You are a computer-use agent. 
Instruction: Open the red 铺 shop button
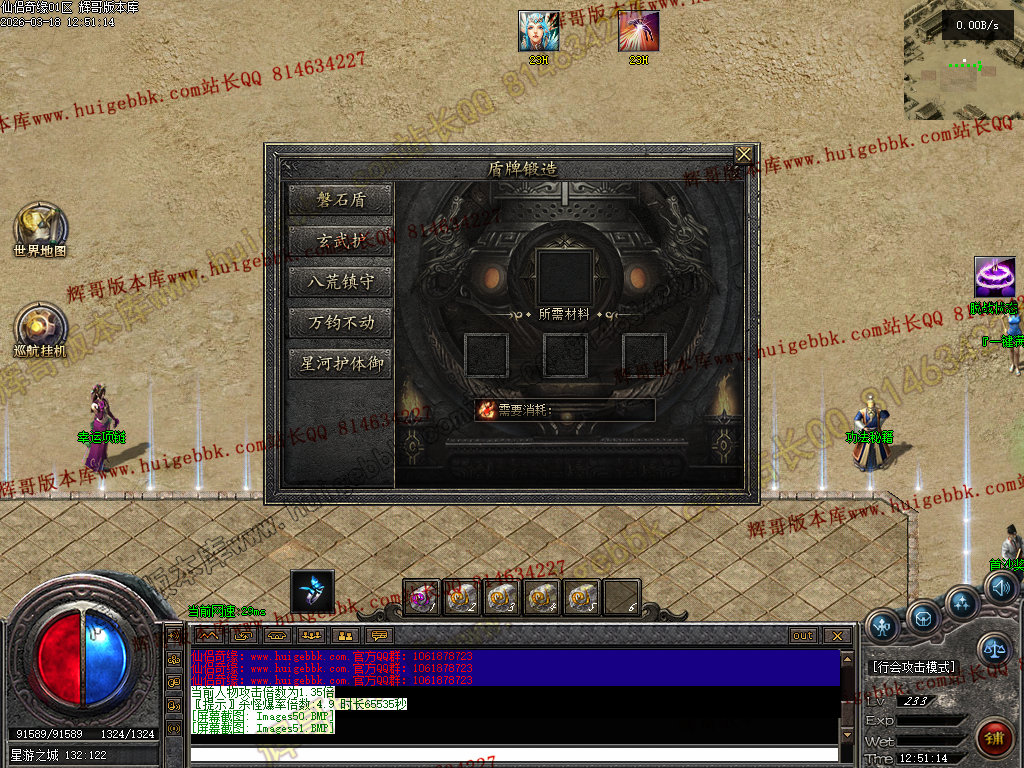click(x=994, y=738)
